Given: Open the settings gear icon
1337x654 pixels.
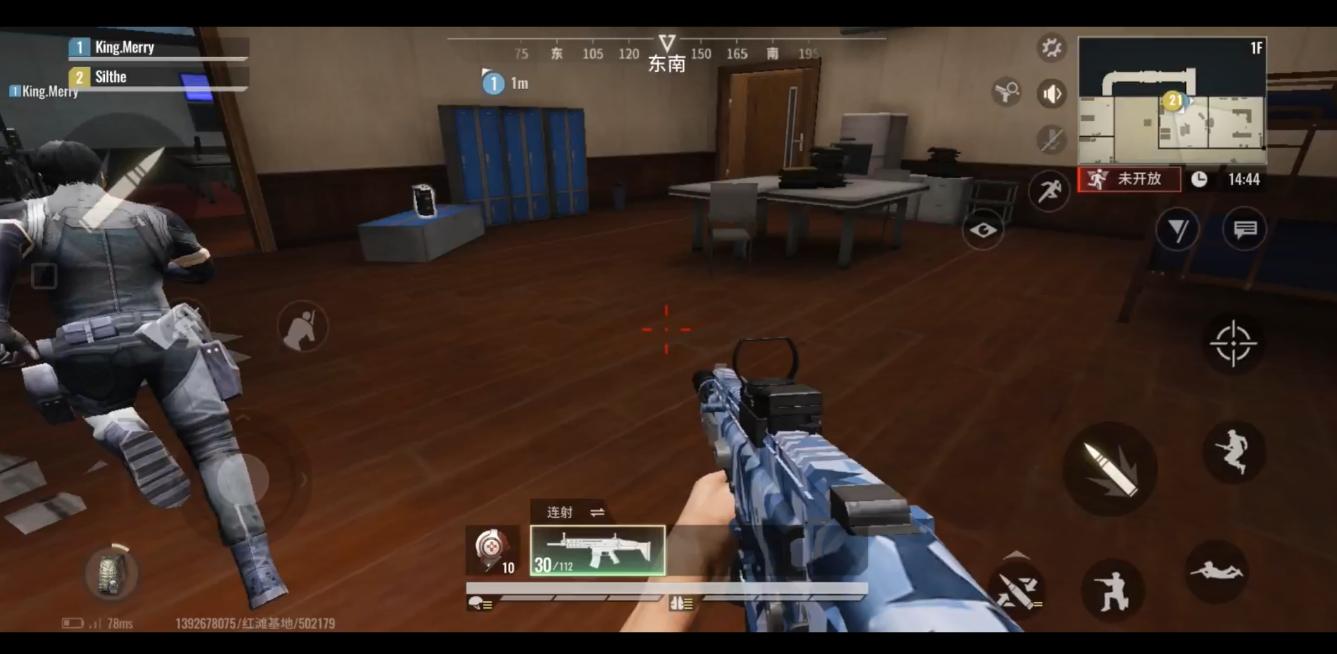Looking at the screenshot, I should pyautogui.click(x=1051, y=47).
